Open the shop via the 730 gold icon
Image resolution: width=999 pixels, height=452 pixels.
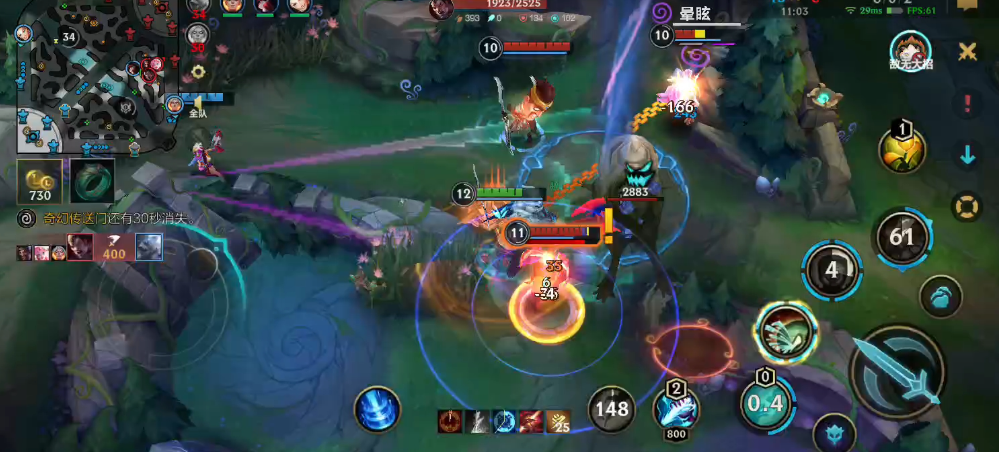(x=40, y=180)
